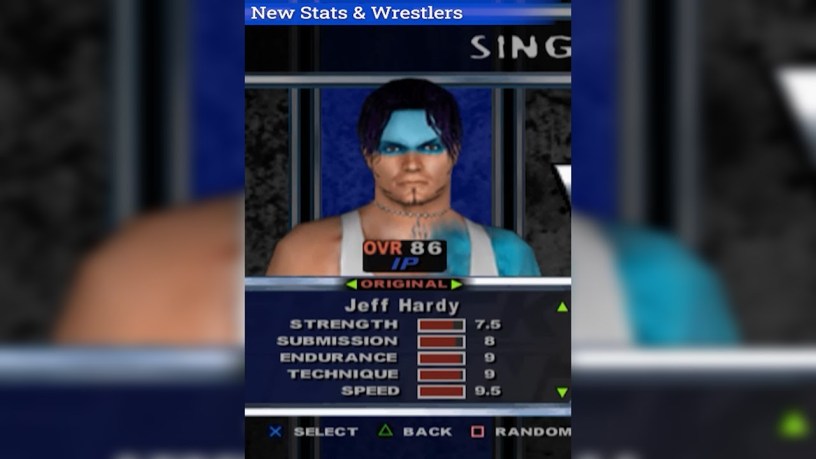Click the green left arrow beside ORIGINAL
Viewport: 816px width, 459px height.
pyautogui.click(x=351, y=285)
